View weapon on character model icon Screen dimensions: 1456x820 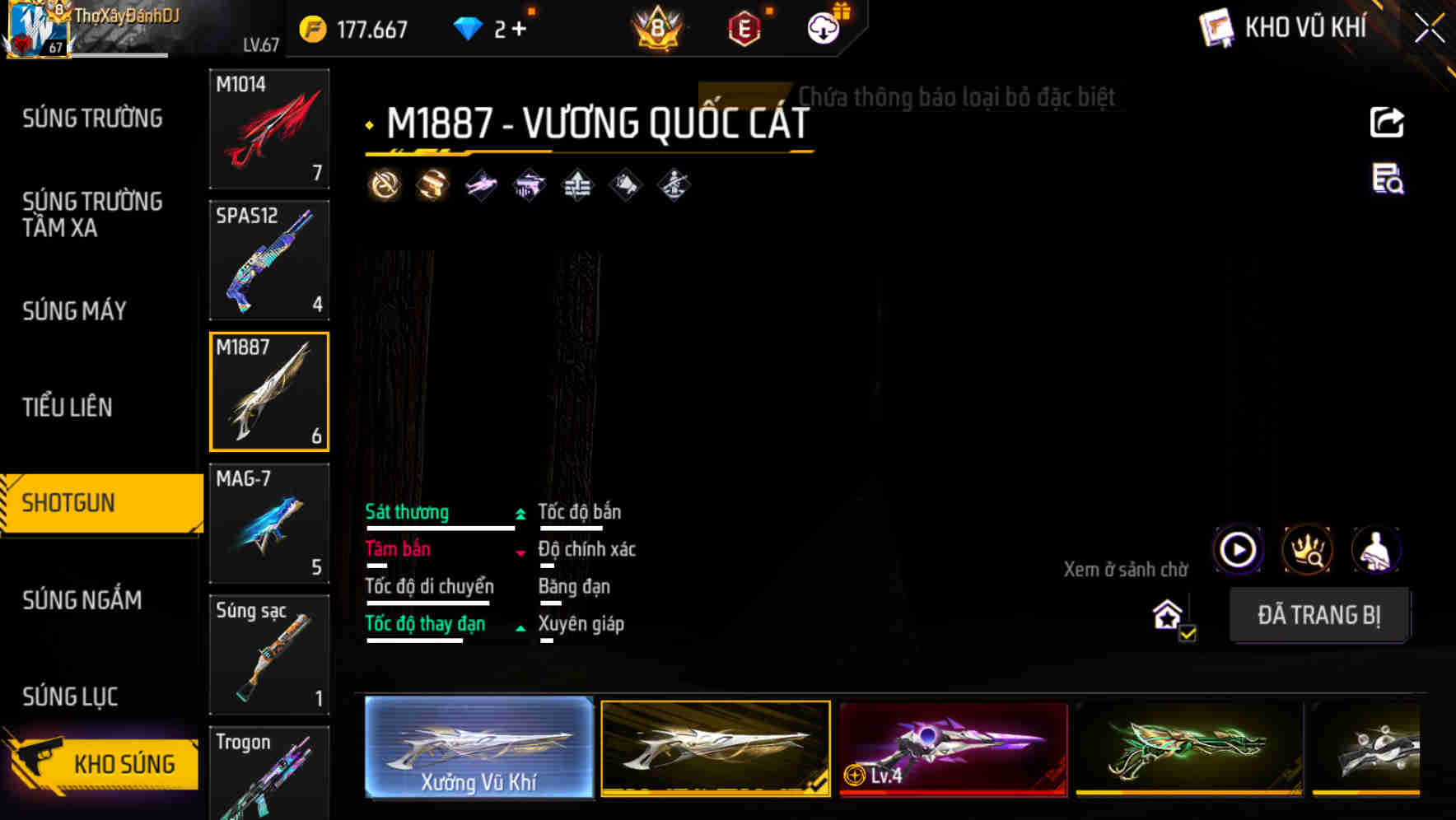click(x=1378, y=550)
